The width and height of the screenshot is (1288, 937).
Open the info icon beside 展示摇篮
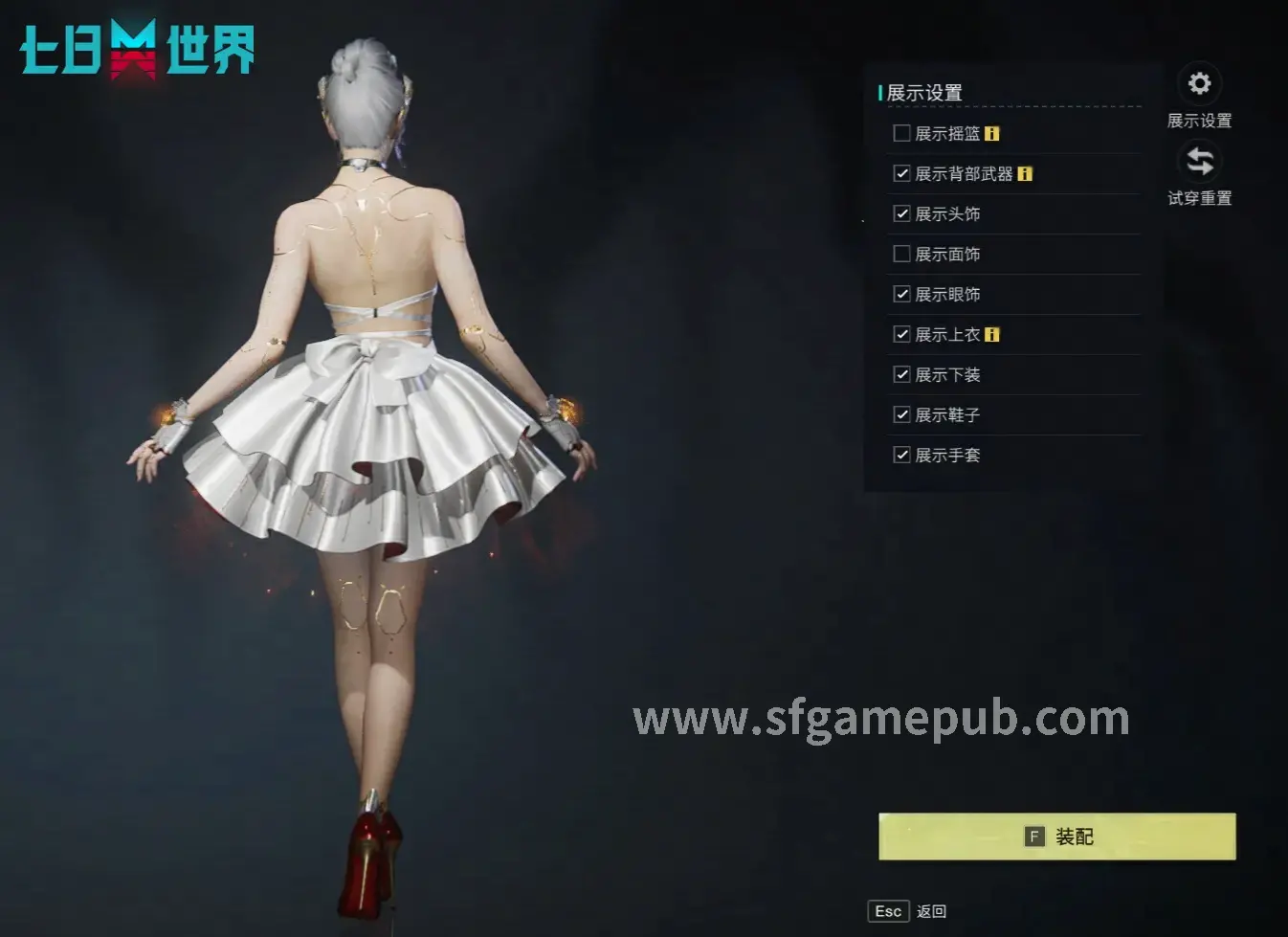(992, 133)
